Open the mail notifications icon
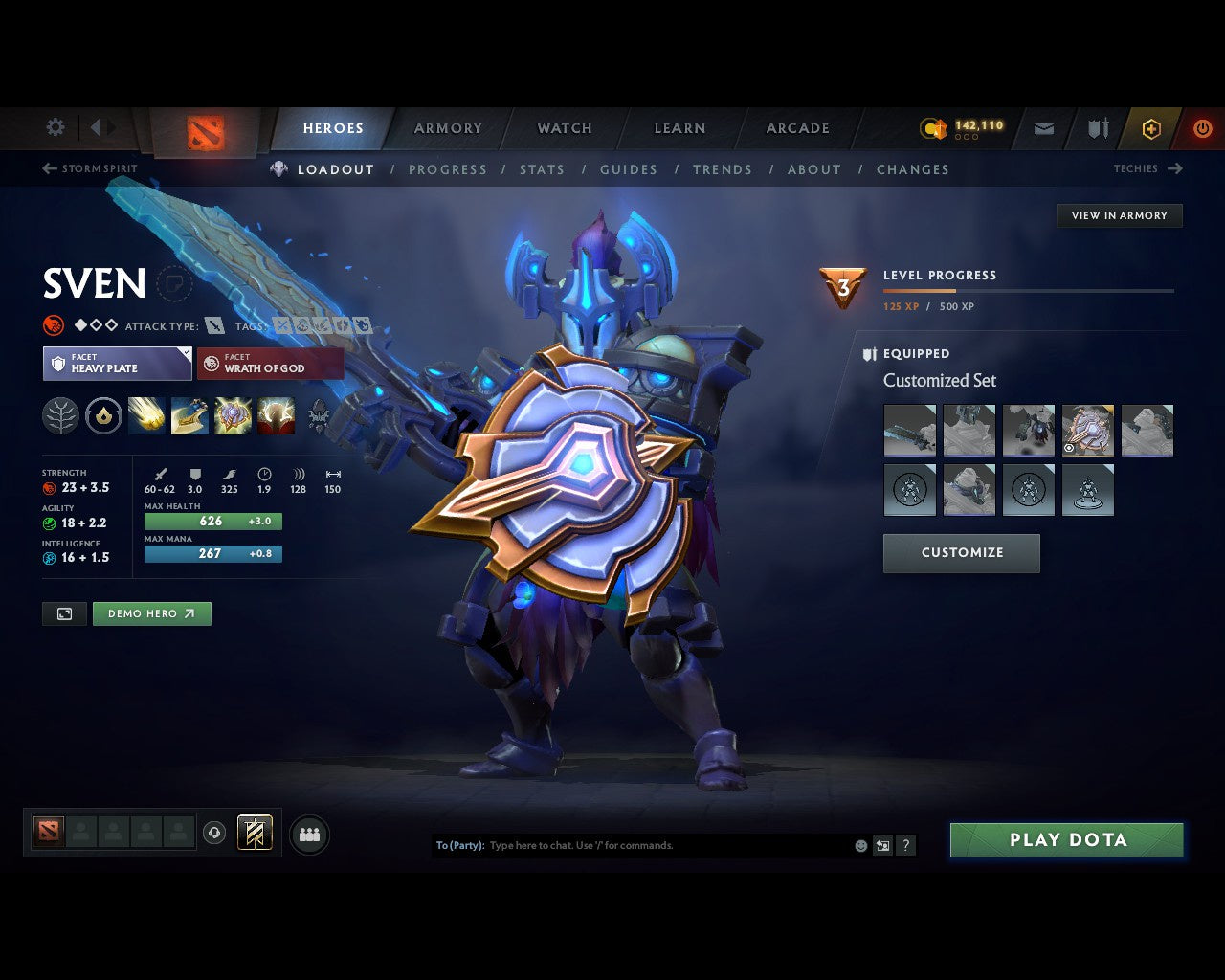The height and width of the screenshot is (980, 1225). click(1043, 128)
